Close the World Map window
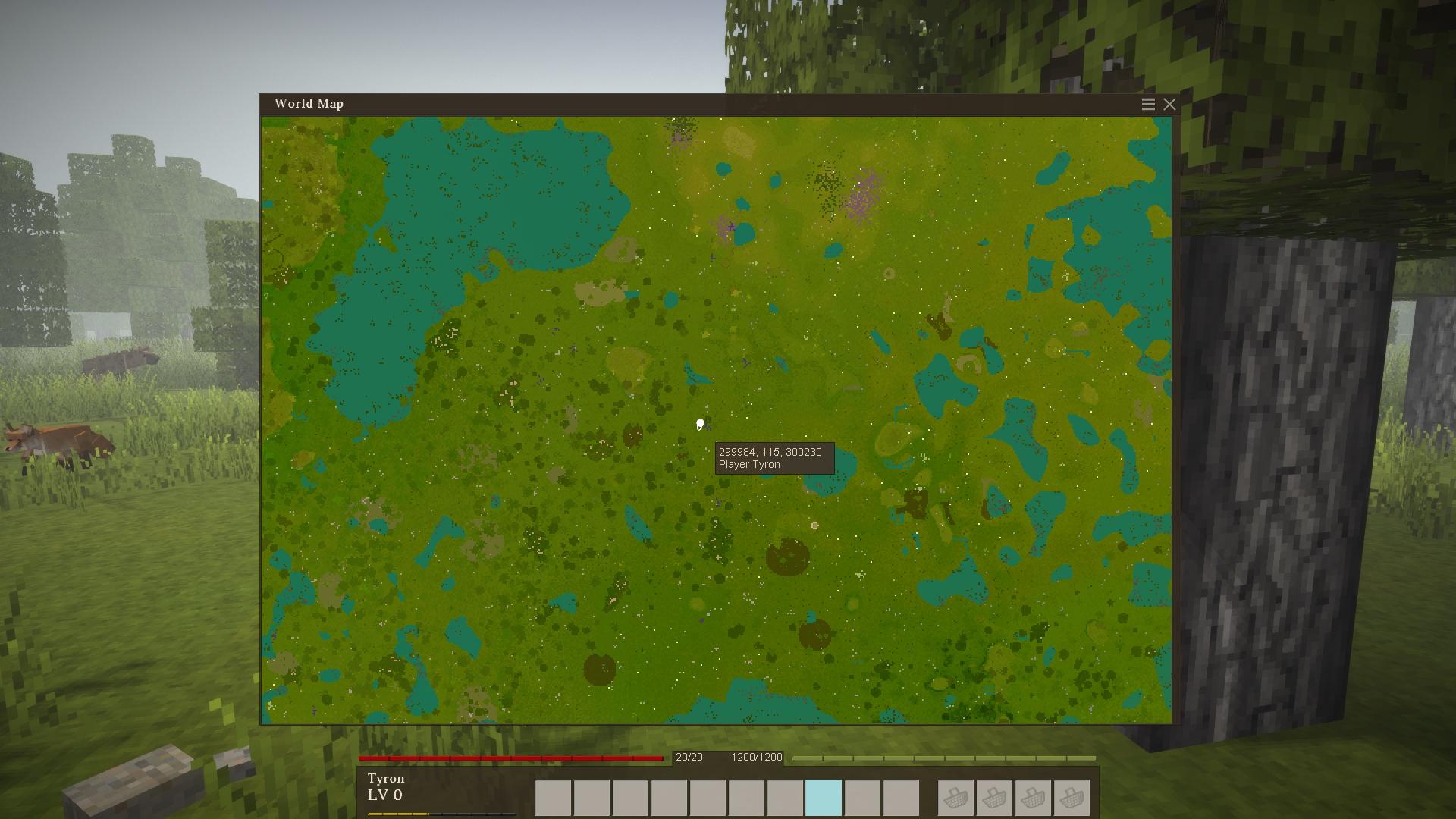The image size is (1456, 819). (1169, 105)
